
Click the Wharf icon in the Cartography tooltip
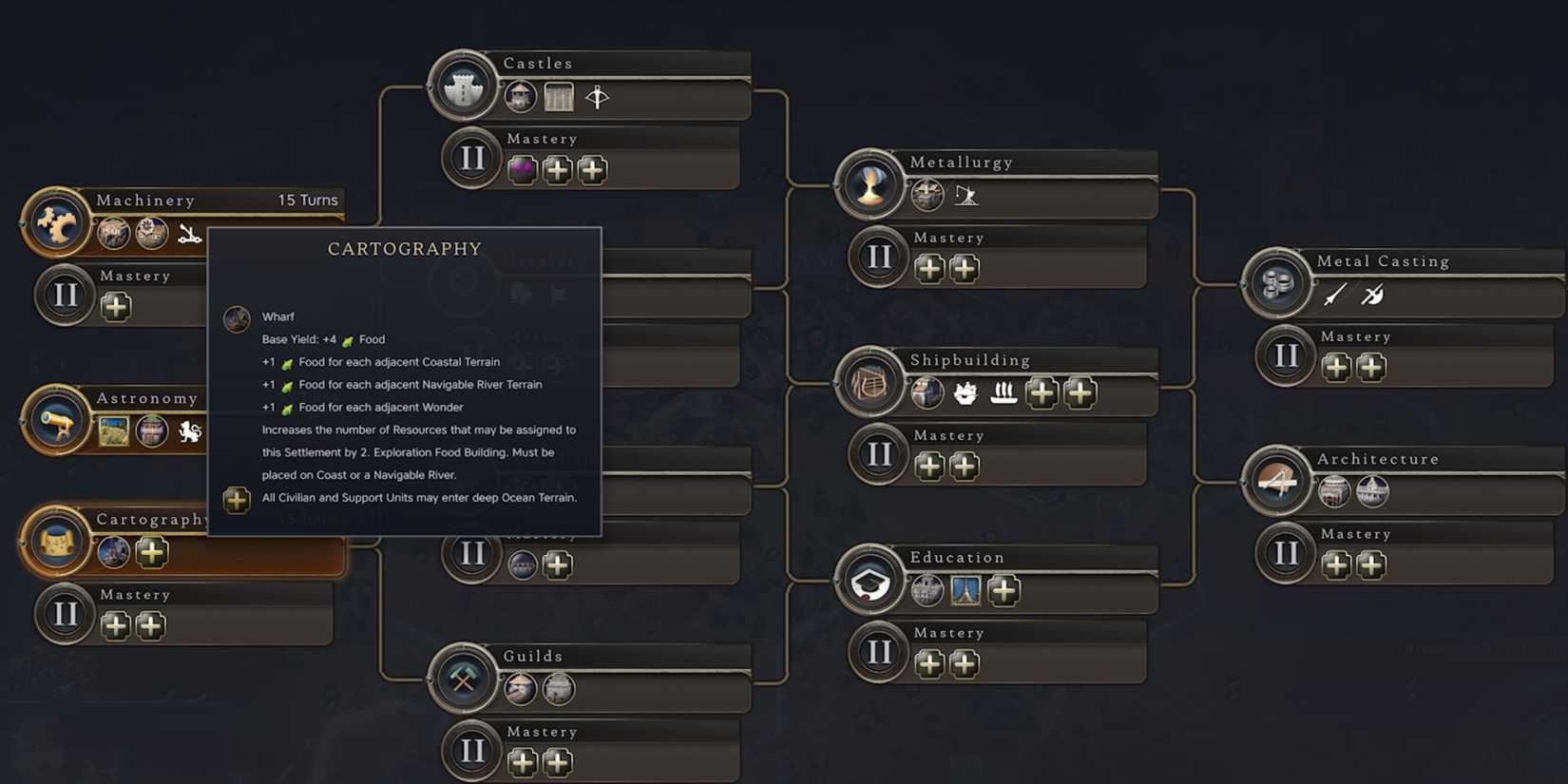236,318
